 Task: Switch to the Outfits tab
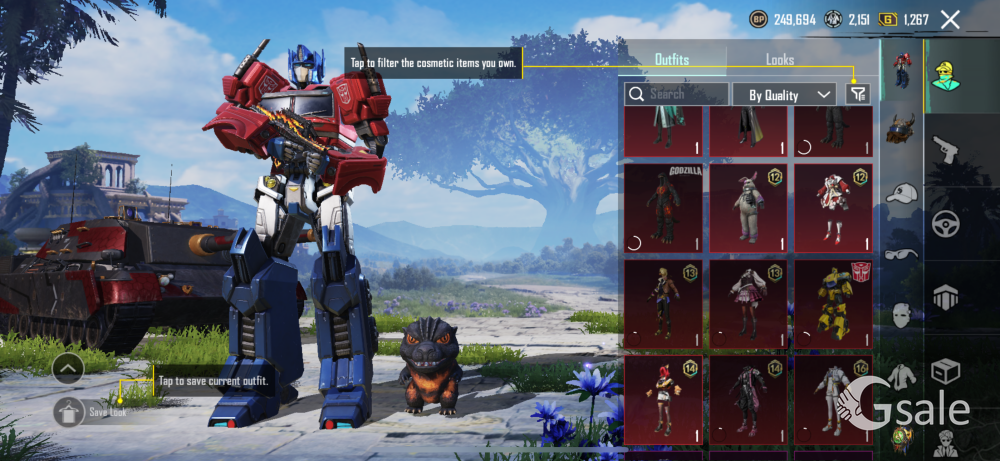[672, 60]
